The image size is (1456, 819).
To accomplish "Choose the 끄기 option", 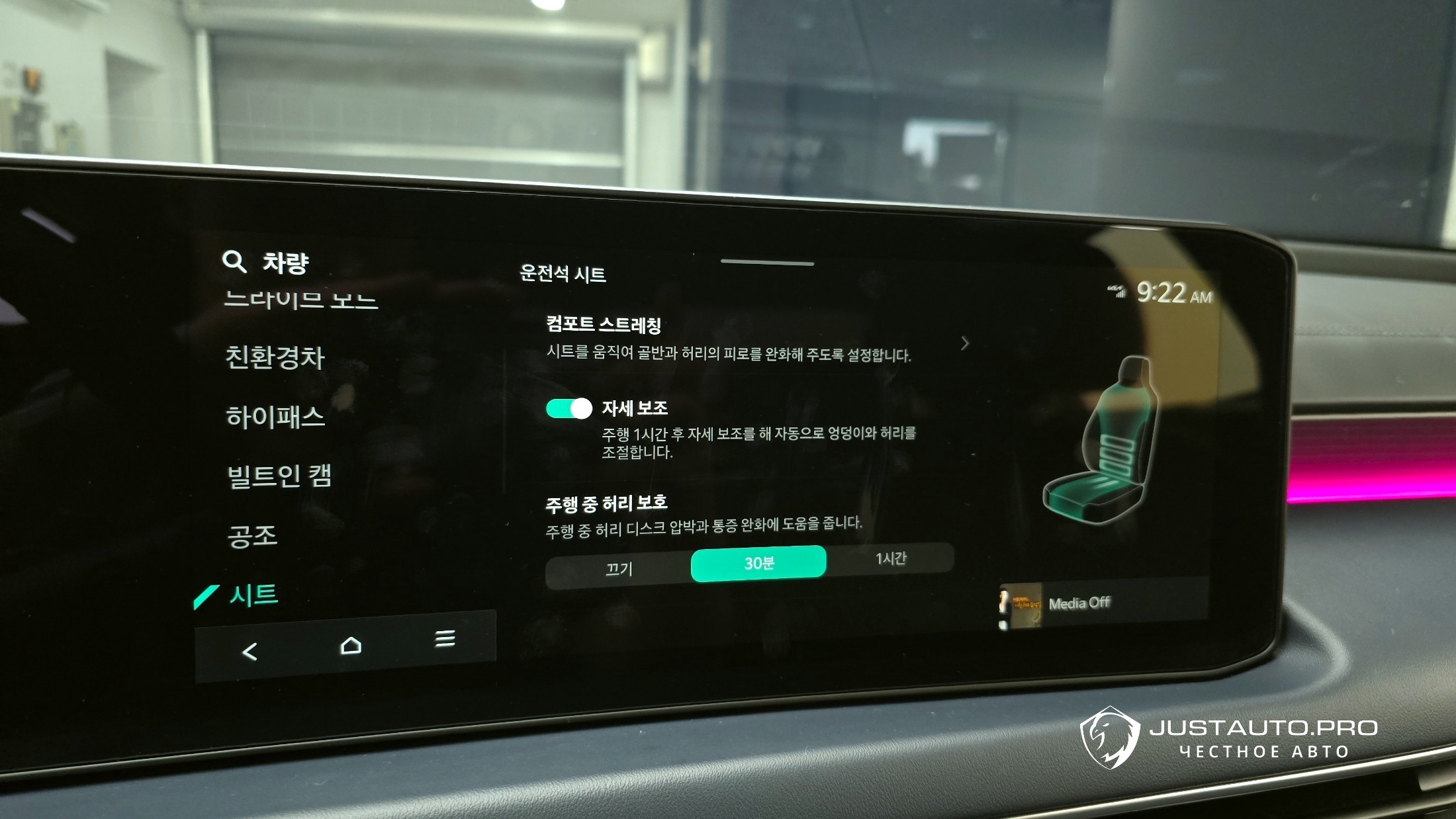I will (619, 568).
